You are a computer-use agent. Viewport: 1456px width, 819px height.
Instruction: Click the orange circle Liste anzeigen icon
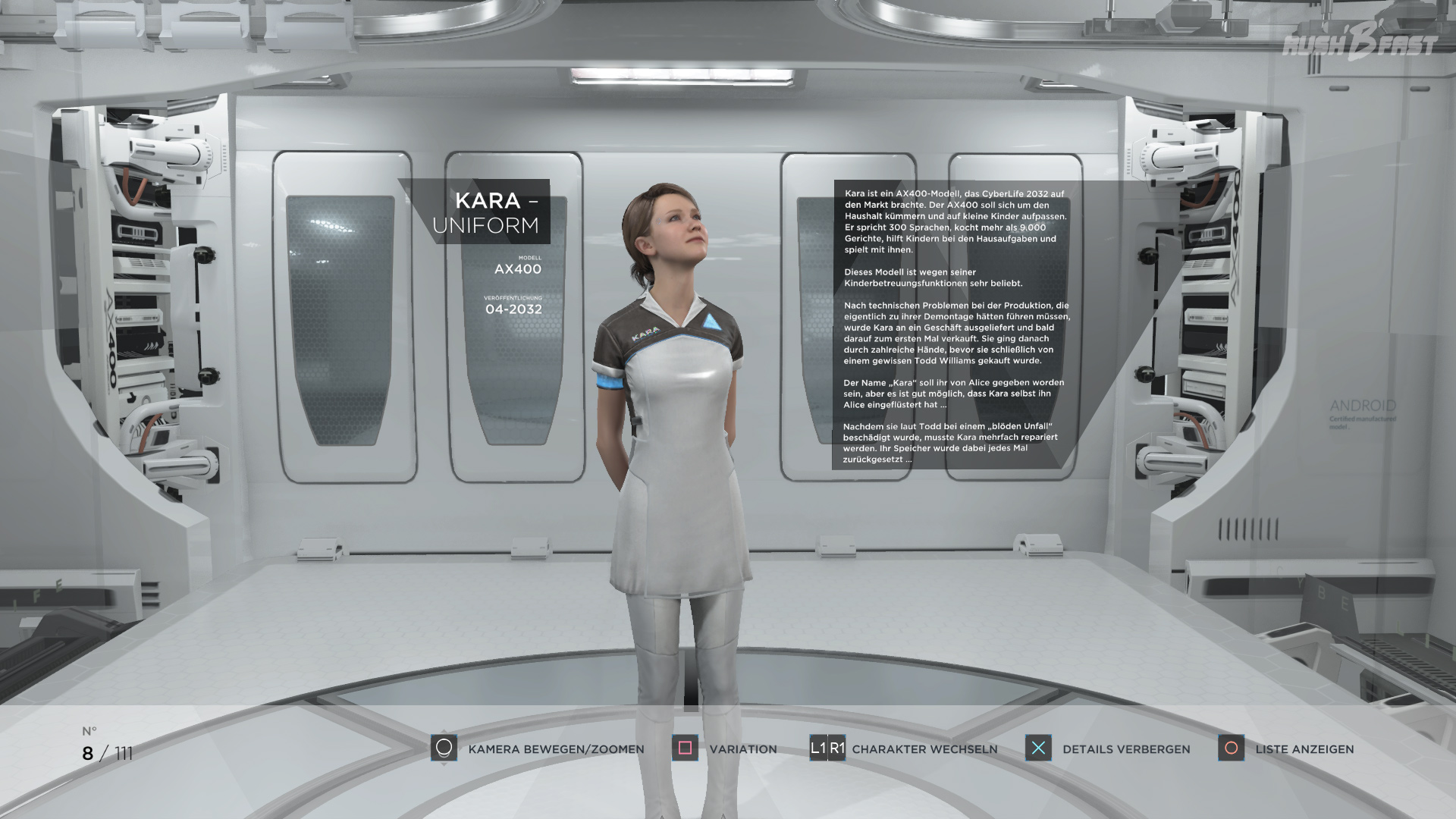pyautogui.click(x=1232, y=749)
